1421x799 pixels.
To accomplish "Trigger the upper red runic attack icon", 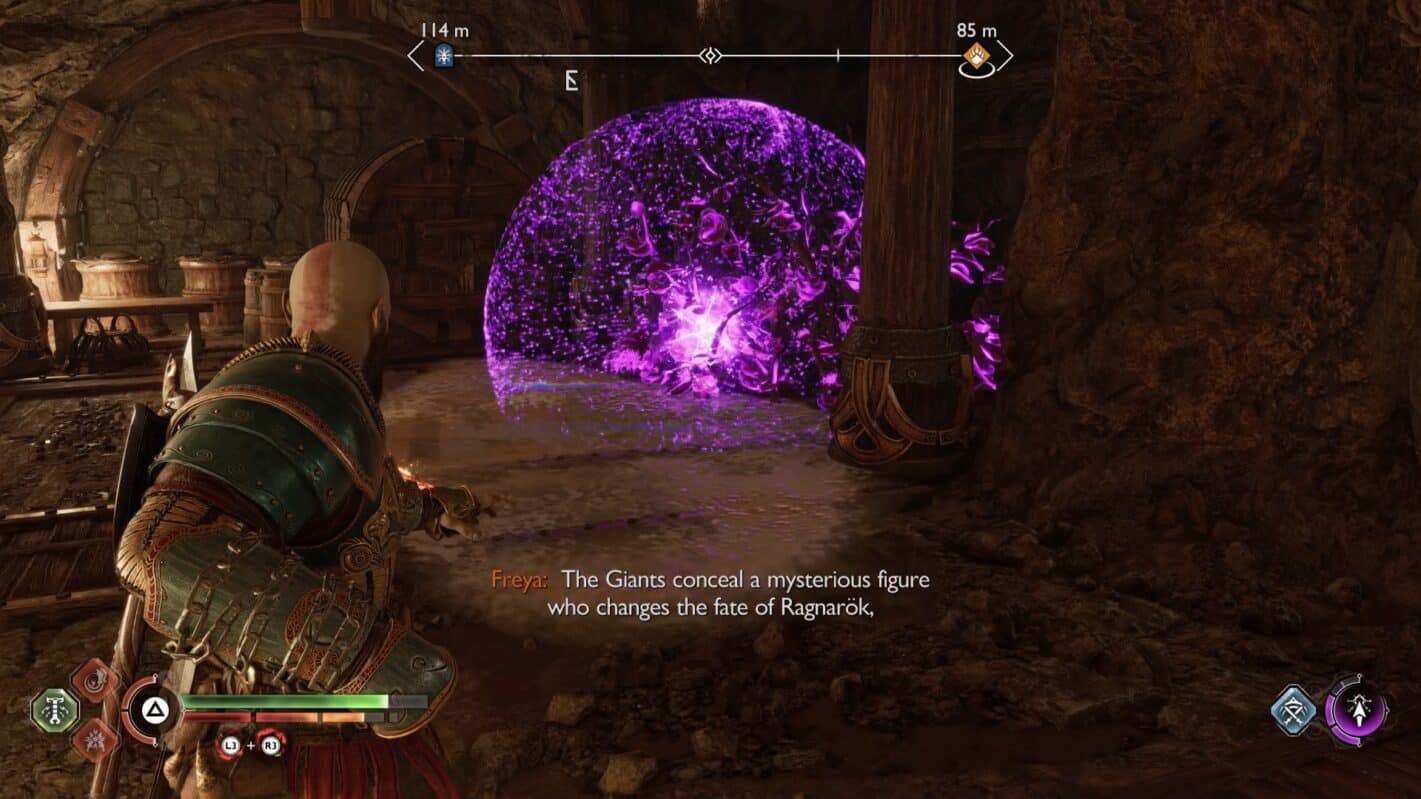I will coord(95,681).
